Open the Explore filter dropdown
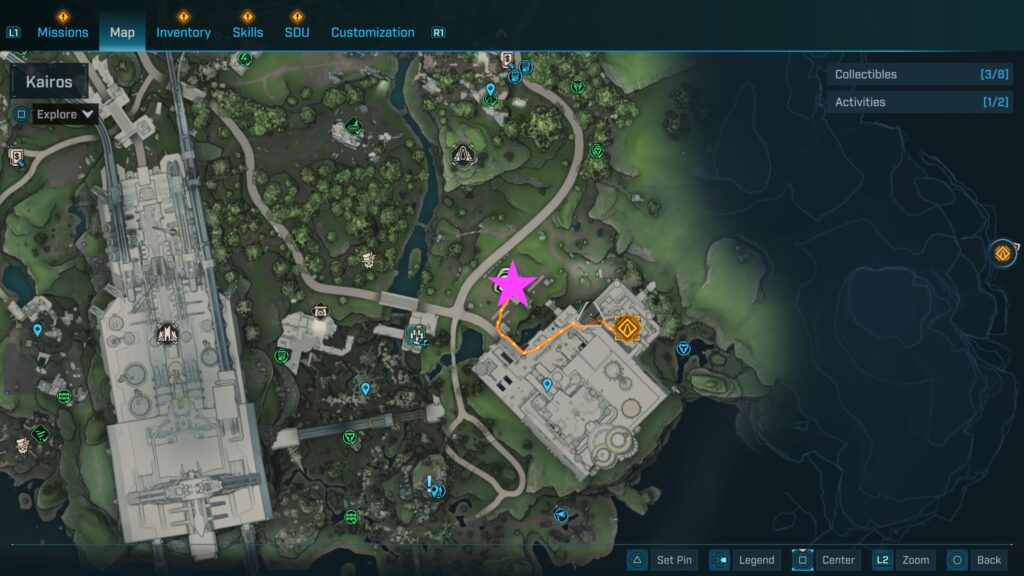Viewport: 1024px width, 576px height. [65, 114]
